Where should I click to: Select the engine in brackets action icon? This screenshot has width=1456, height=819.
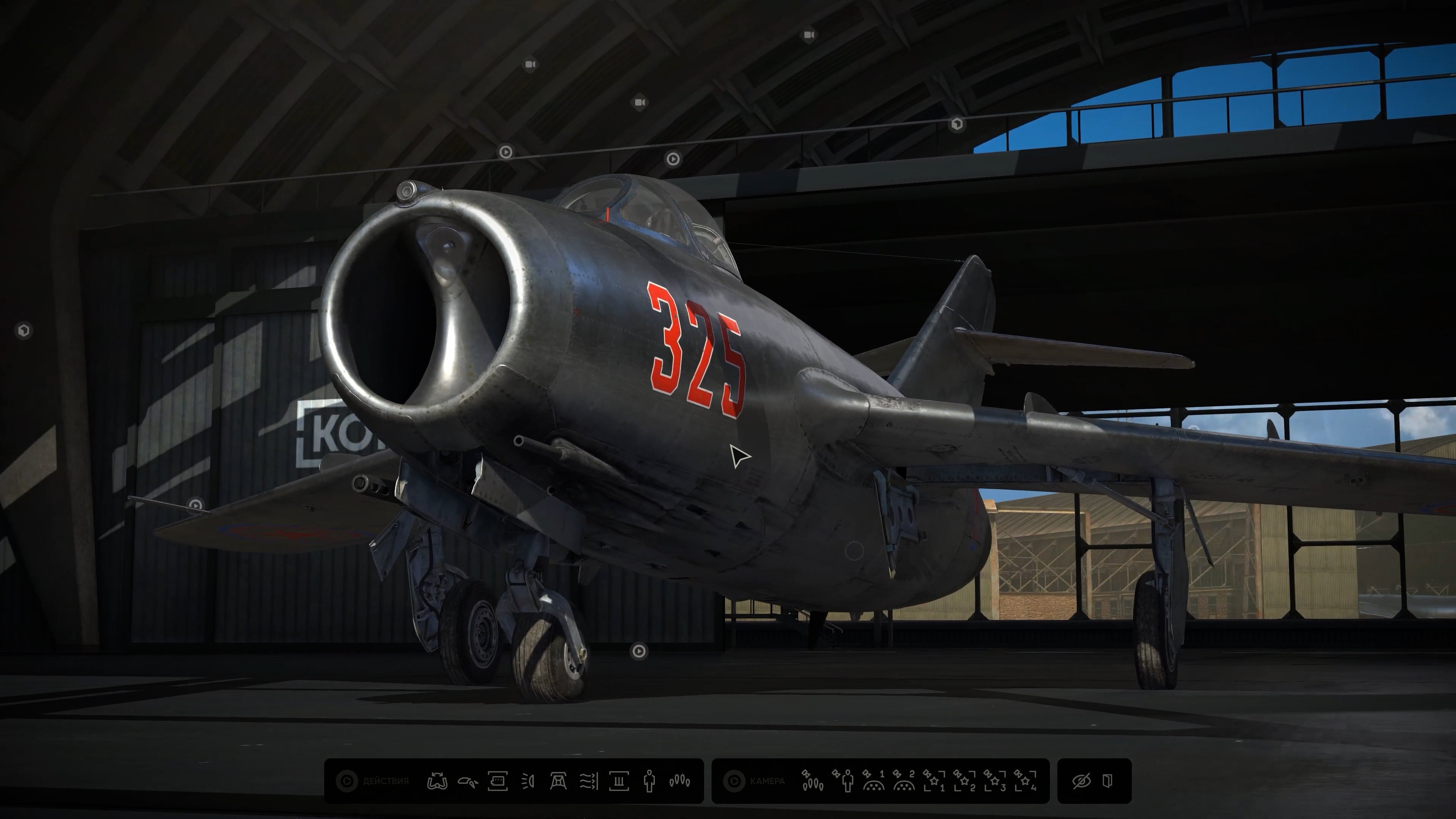[x=497, y=781]
